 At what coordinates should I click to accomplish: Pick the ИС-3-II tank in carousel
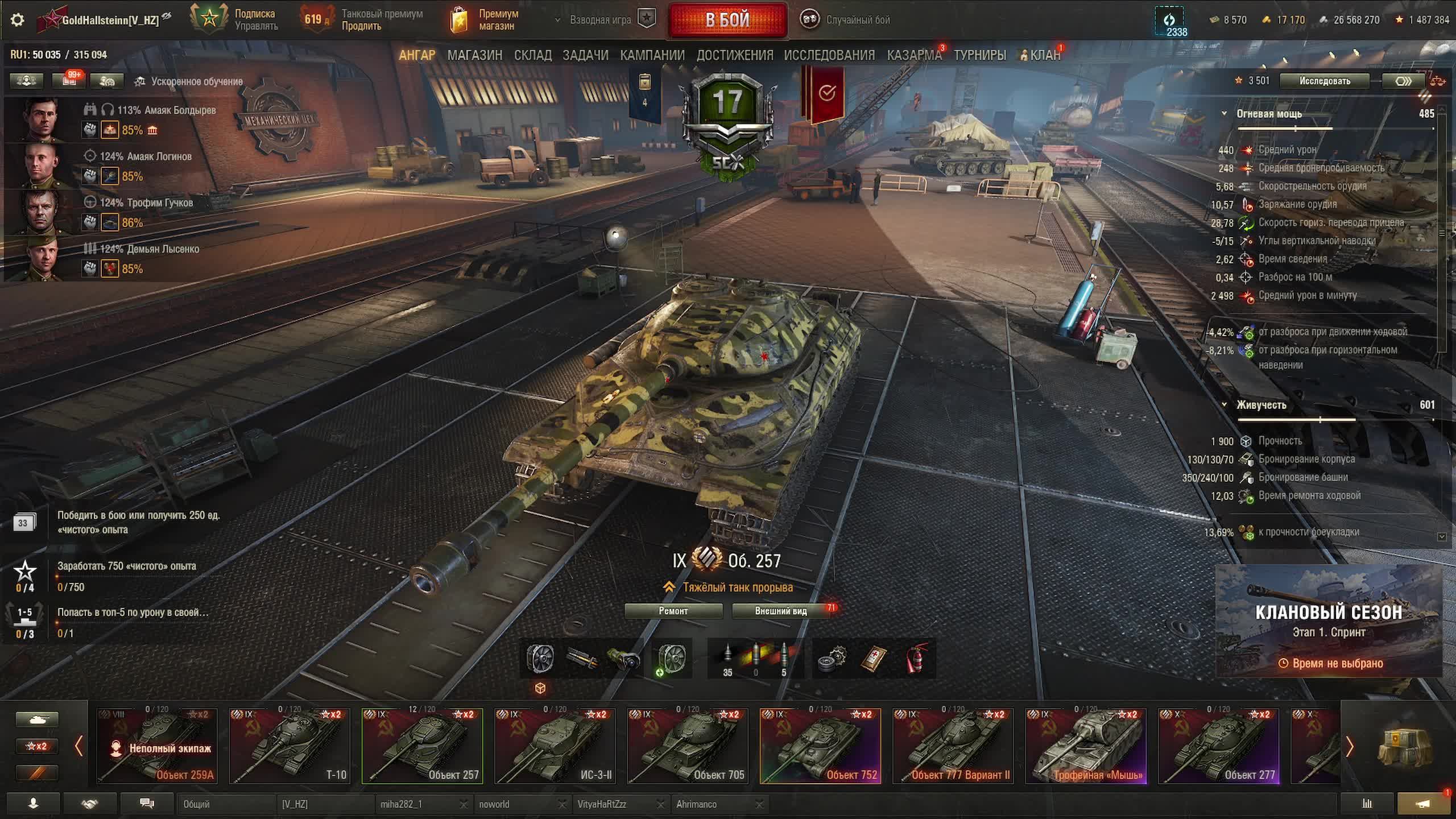(x=555, y=746)
